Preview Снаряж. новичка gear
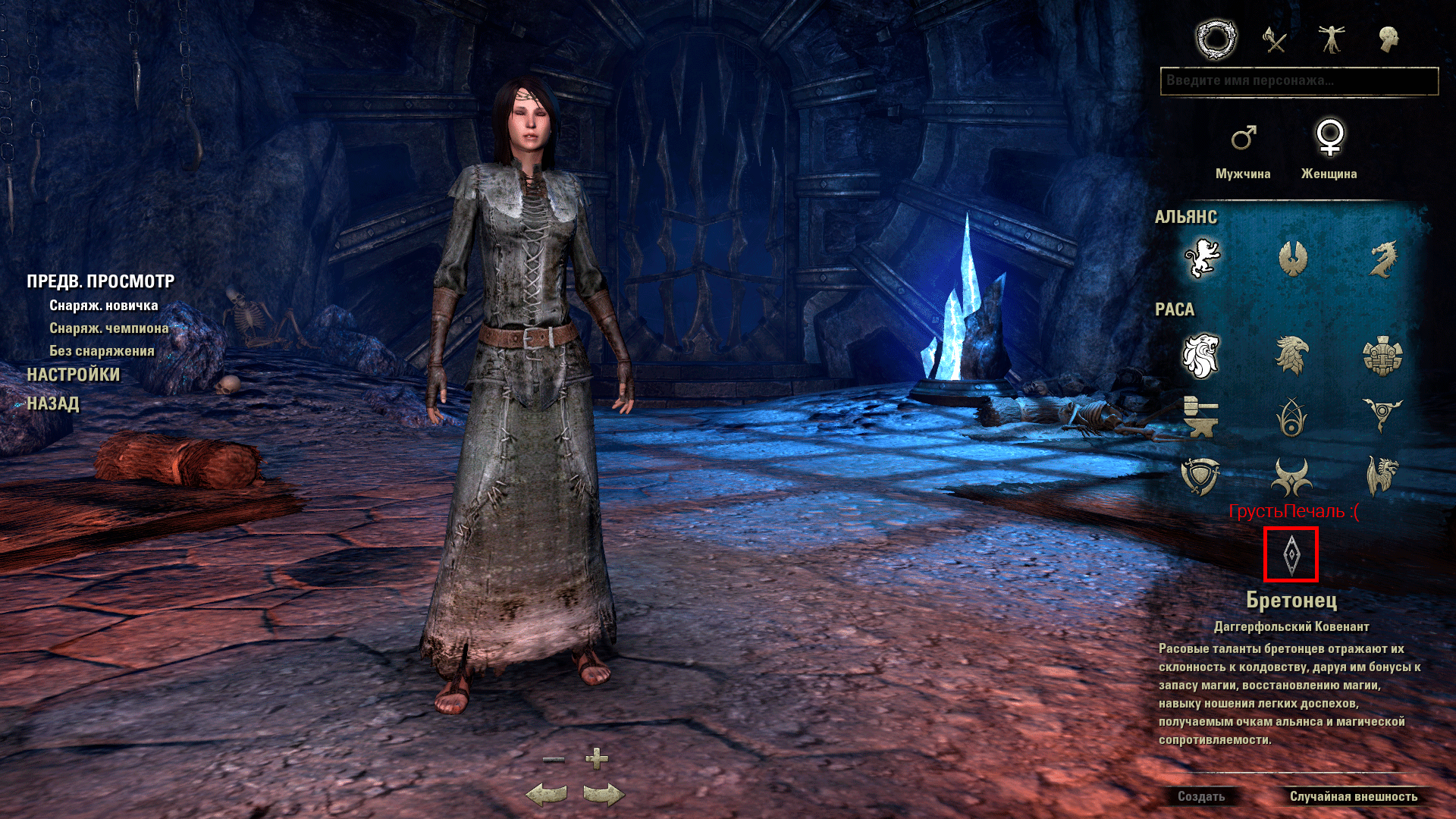Screen dimensions: 1456x819 coord(104,306)
